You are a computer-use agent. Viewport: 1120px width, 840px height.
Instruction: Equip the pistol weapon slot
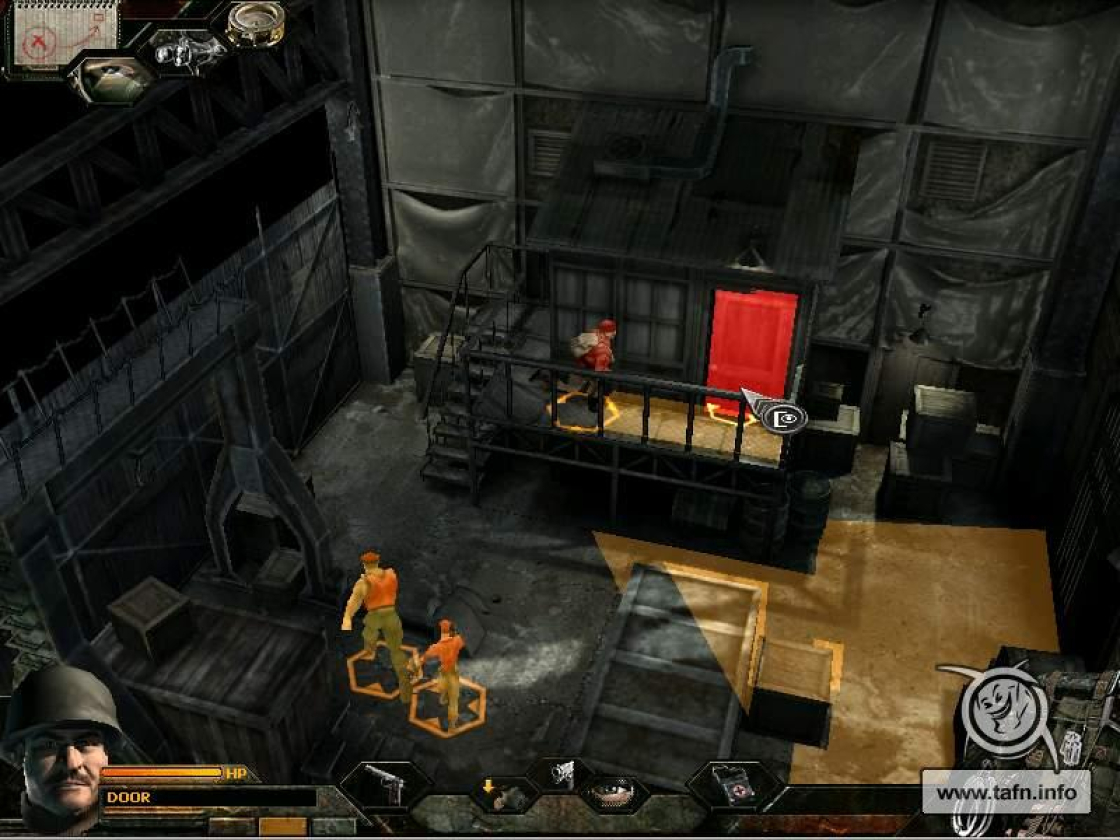pyautogui.click(x=384, y=786)
